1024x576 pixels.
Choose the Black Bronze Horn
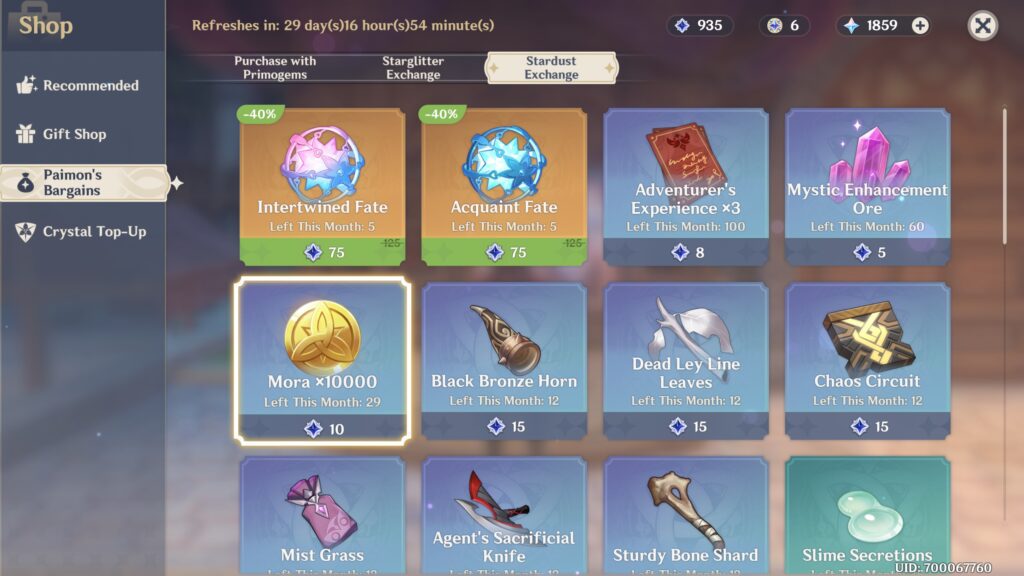coord(504,360)
